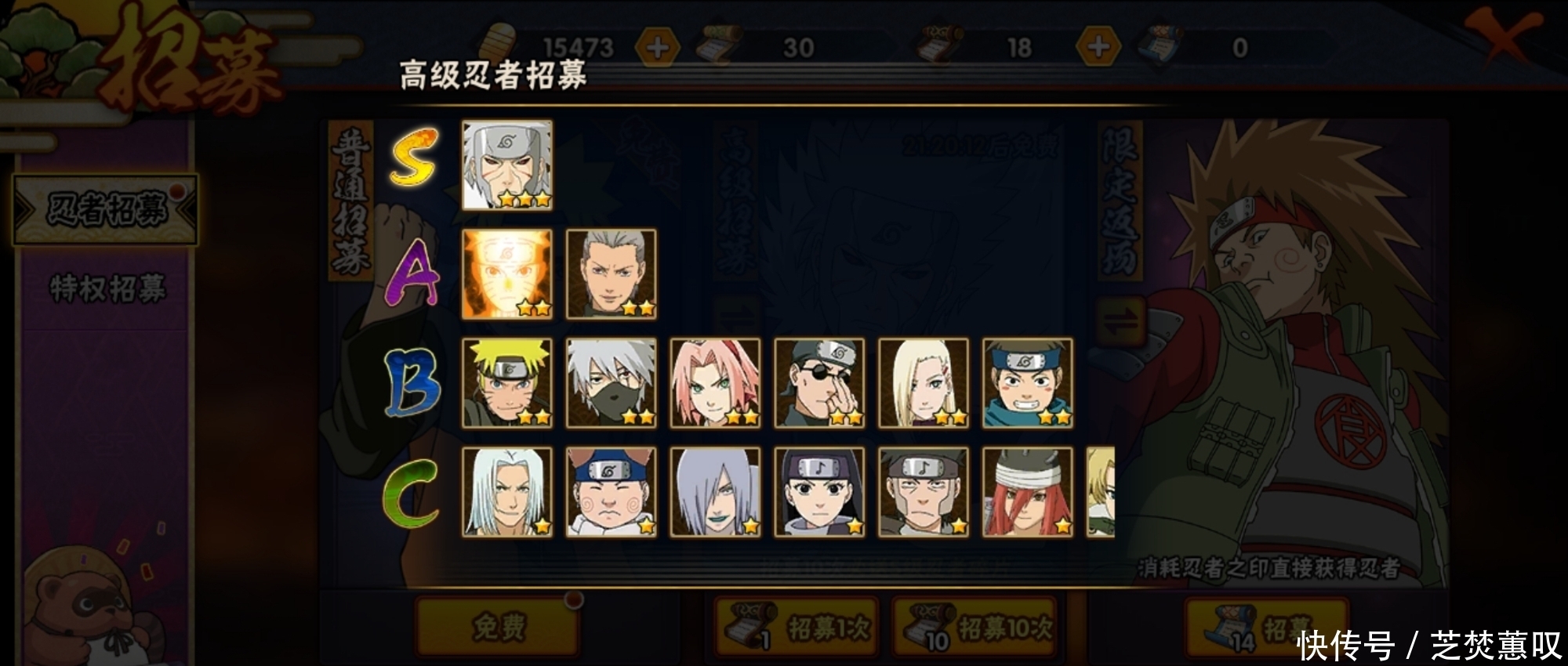Switch to the 忍者招募 tab
This screenshot has height=666, width=1568.
[x=107, y=210]
